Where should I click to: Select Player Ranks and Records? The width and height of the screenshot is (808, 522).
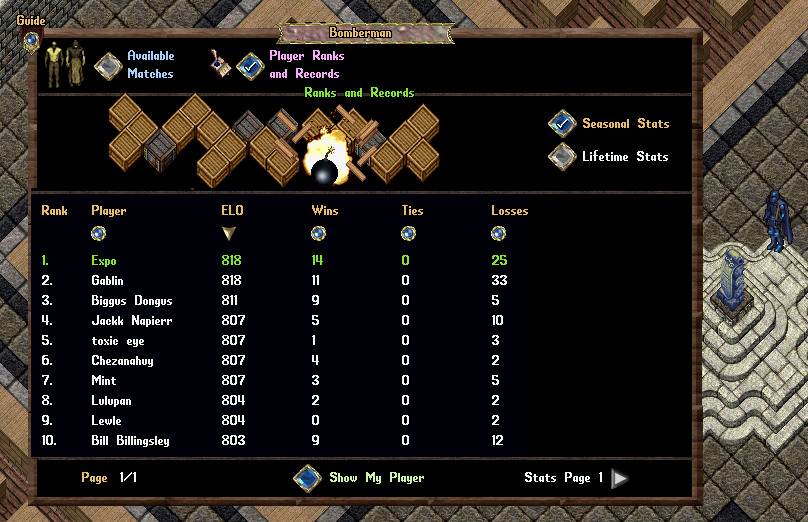click(x=251, y=66)
